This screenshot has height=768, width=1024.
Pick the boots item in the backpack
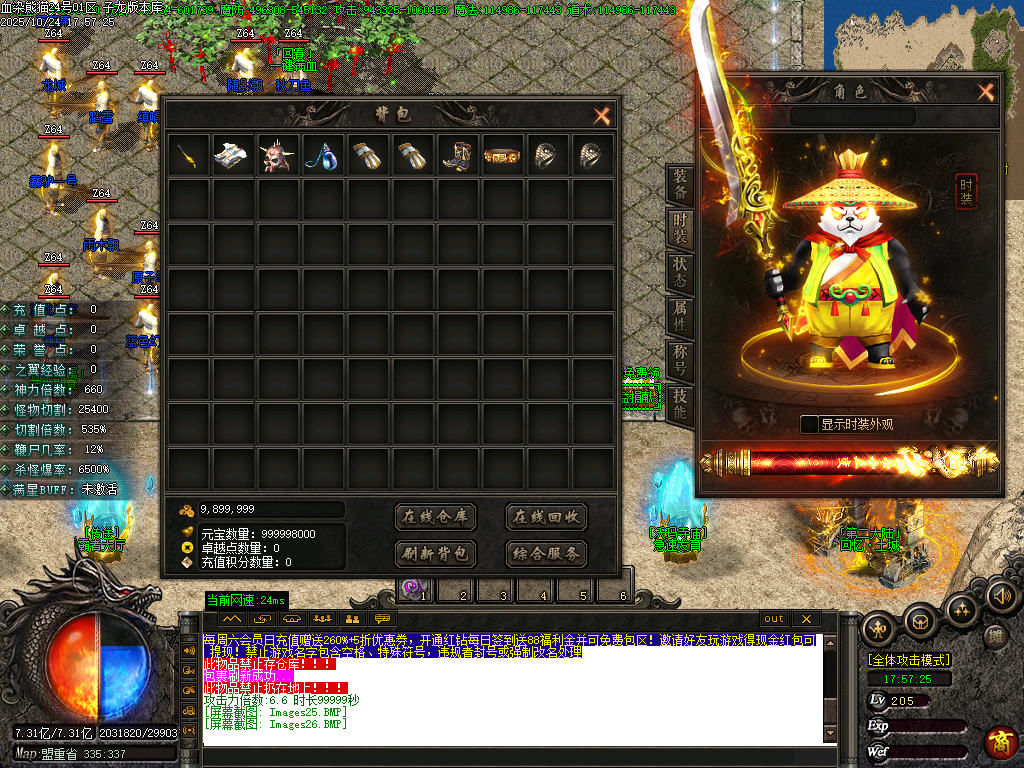[458, 156]
